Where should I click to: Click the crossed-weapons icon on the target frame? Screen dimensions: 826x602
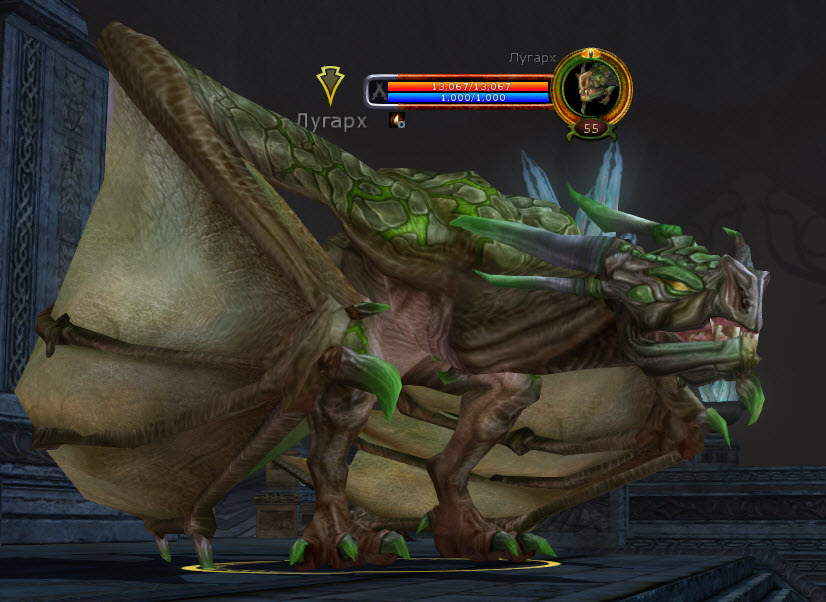pyautogui.click(x=378, y=92)
